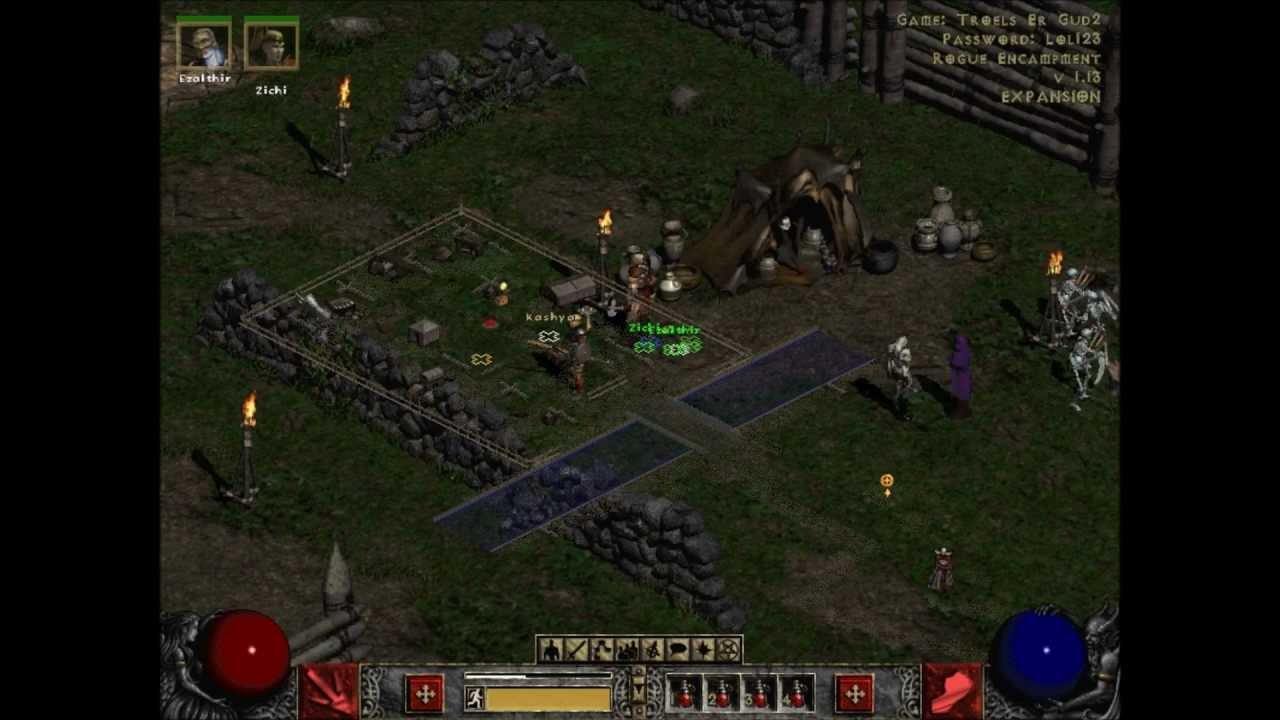Collapse the mini panel with its center clasp
Viewport: 1280px width, 720px height.
(x=637, y=688)
